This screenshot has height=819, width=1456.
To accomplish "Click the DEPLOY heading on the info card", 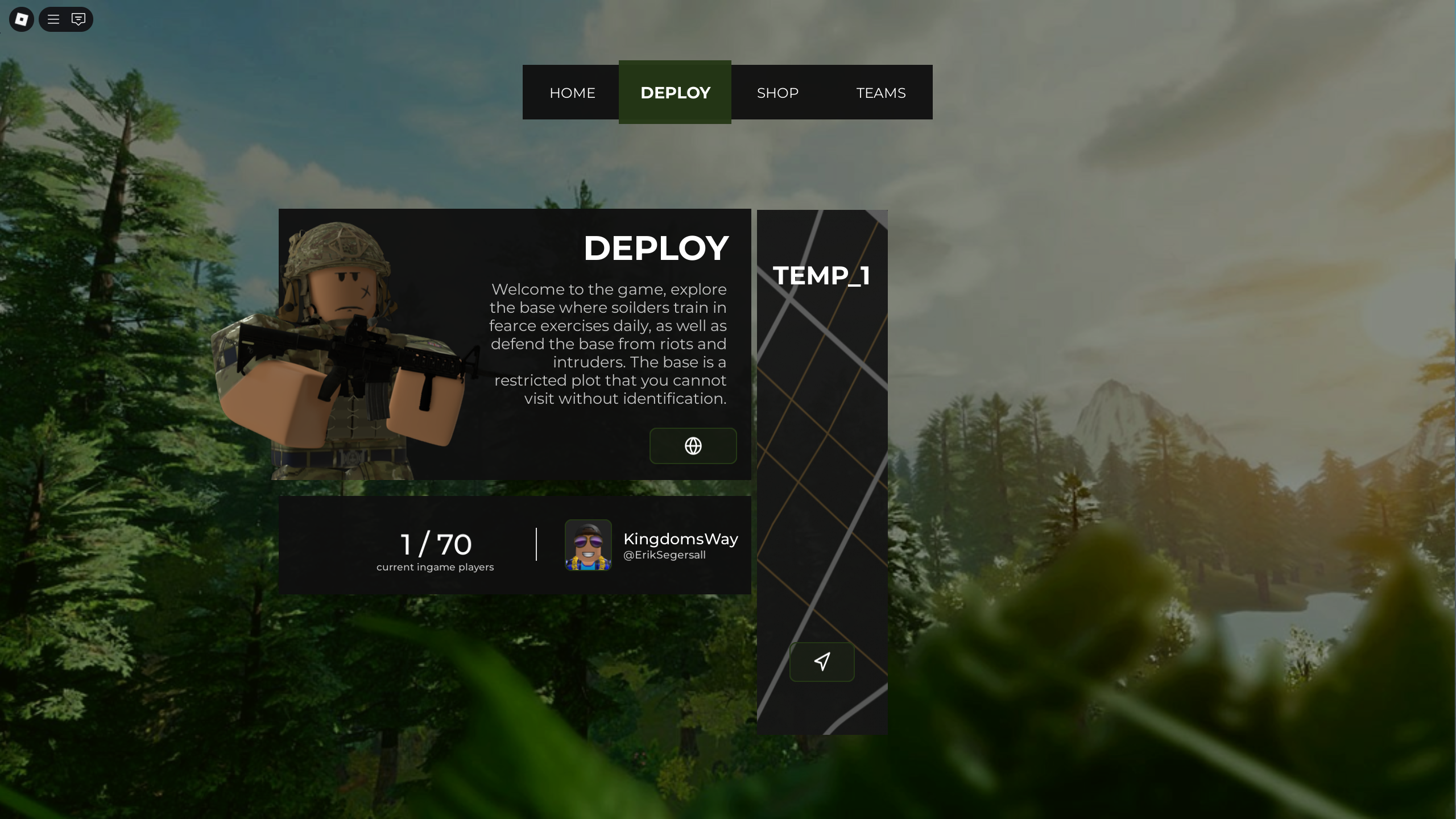I will click(655, 247).
